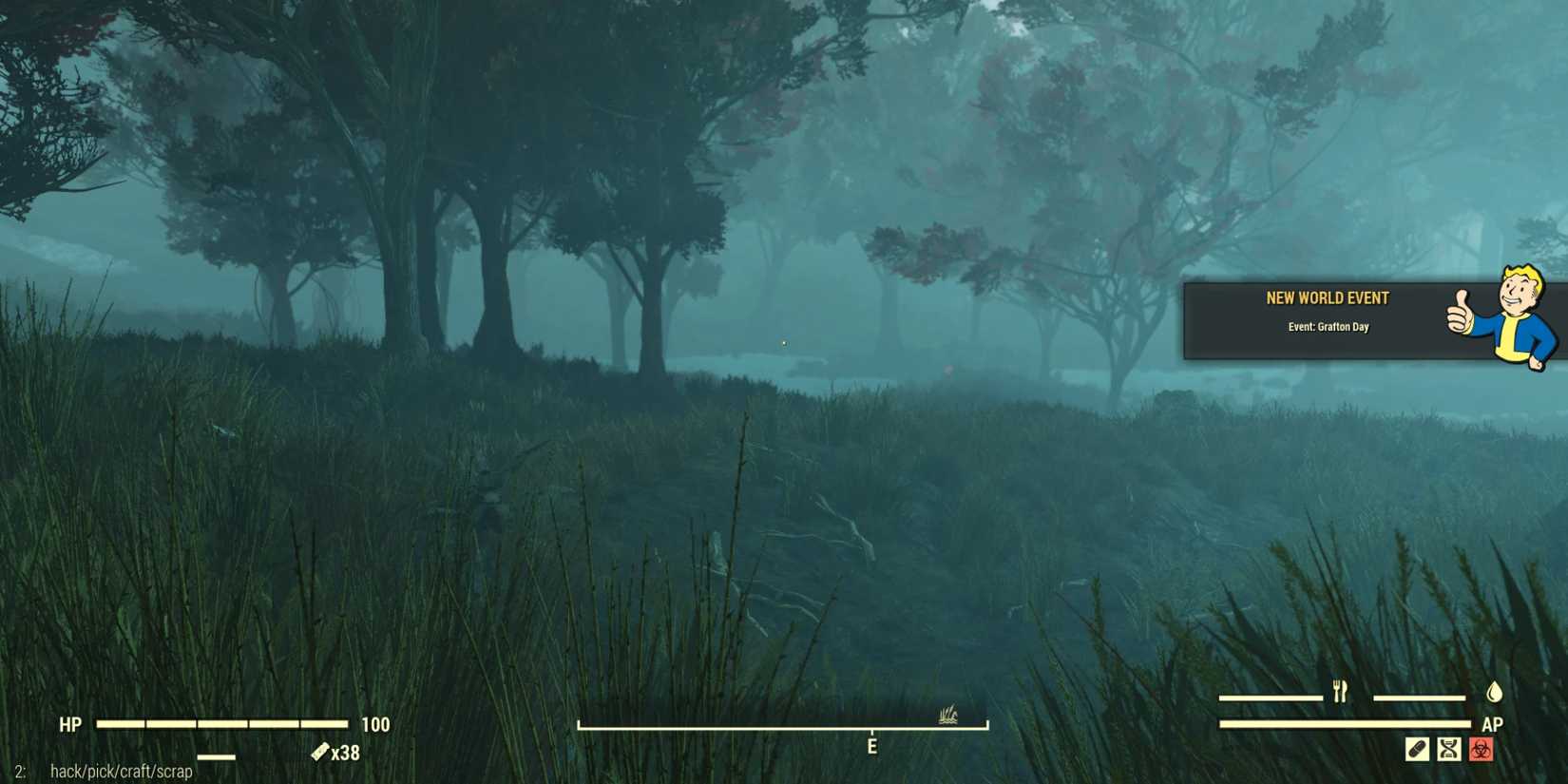Select the pill status effect icon

(x=1416, y=748)
